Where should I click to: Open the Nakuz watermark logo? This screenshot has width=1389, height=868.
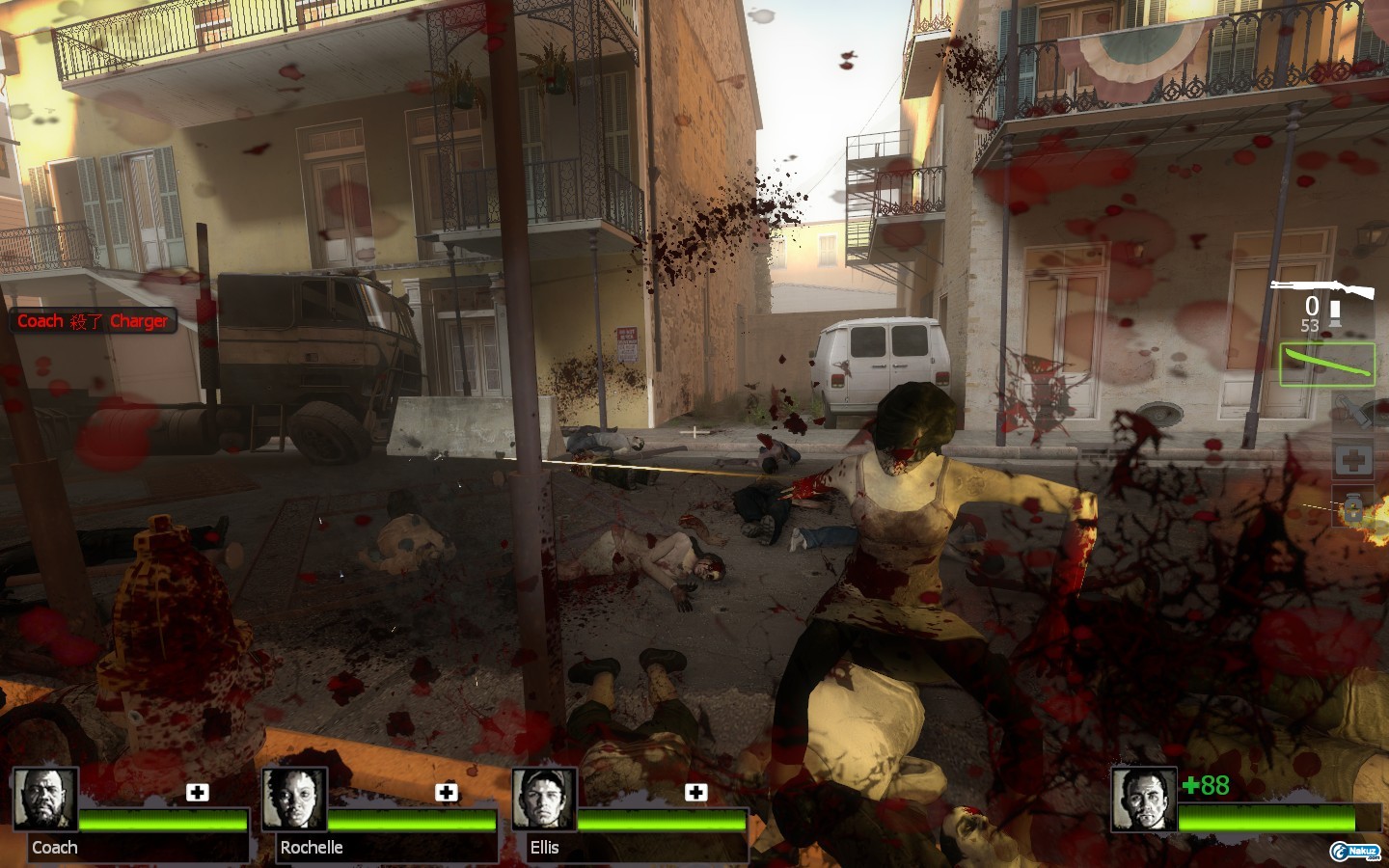pyautogui.click(x=1354, y=851)
